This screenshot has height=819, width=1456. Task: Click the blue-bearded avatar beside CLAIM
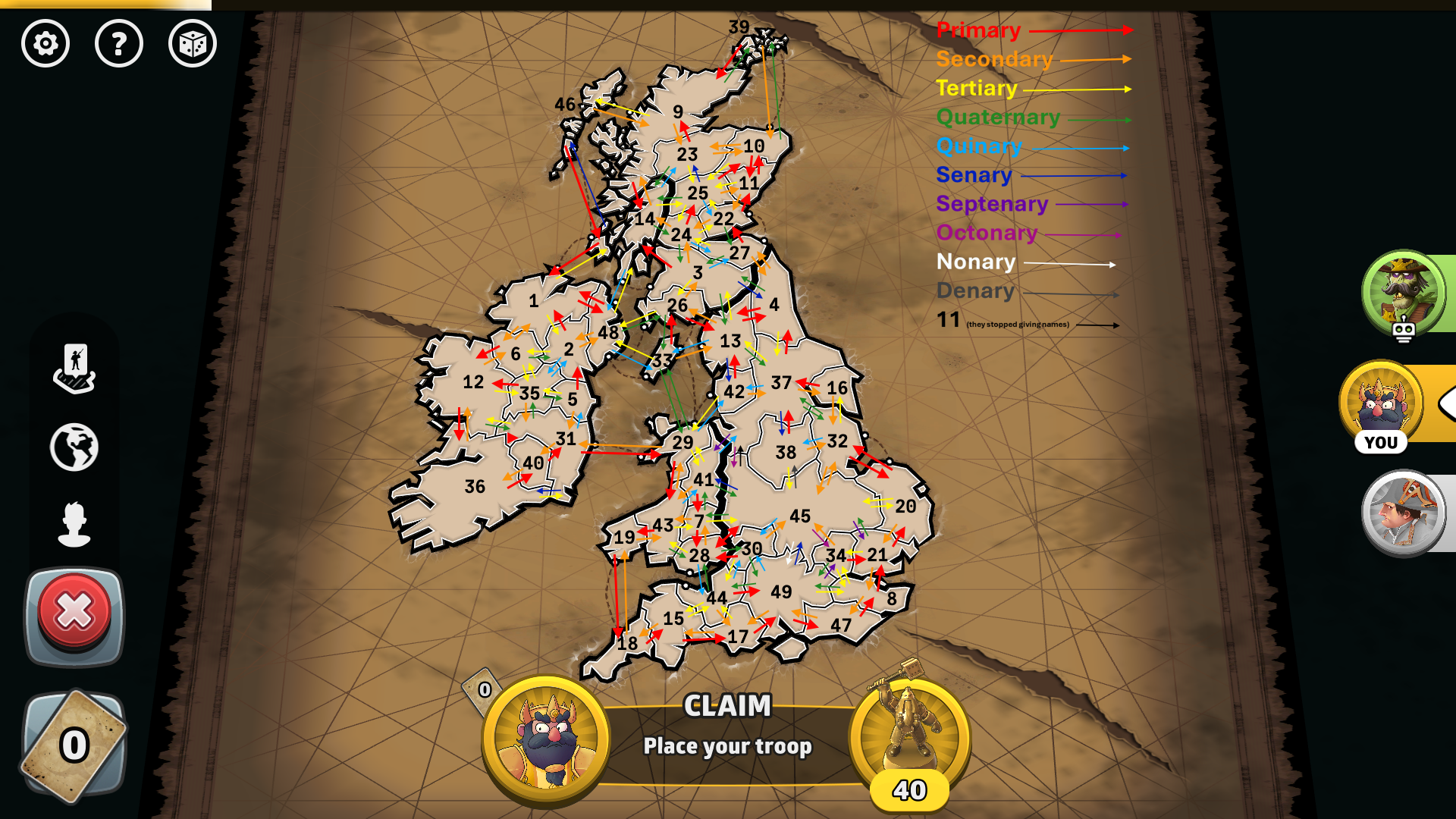(x=546, y=738)
